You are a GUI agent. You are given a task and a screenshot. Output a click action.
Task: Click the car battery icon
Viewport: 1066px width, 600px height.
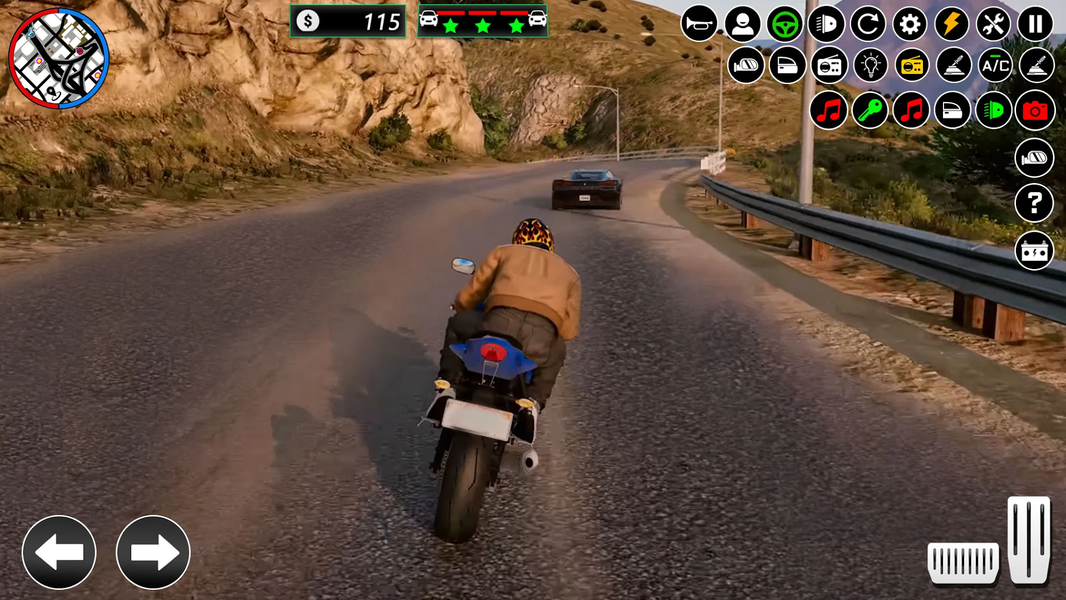tap(1035, 250)
